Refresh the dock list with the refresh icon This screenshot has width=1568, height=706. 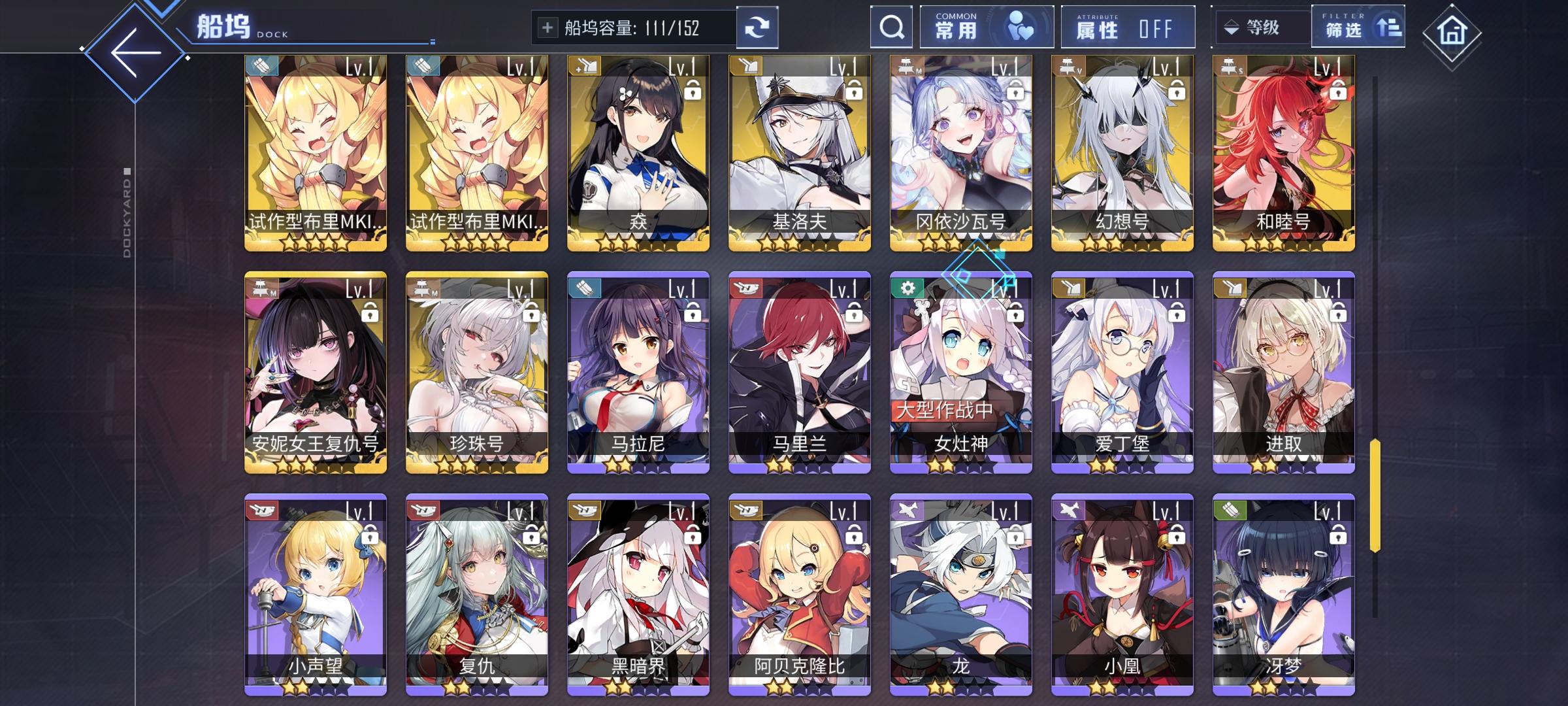coord(759,27)
